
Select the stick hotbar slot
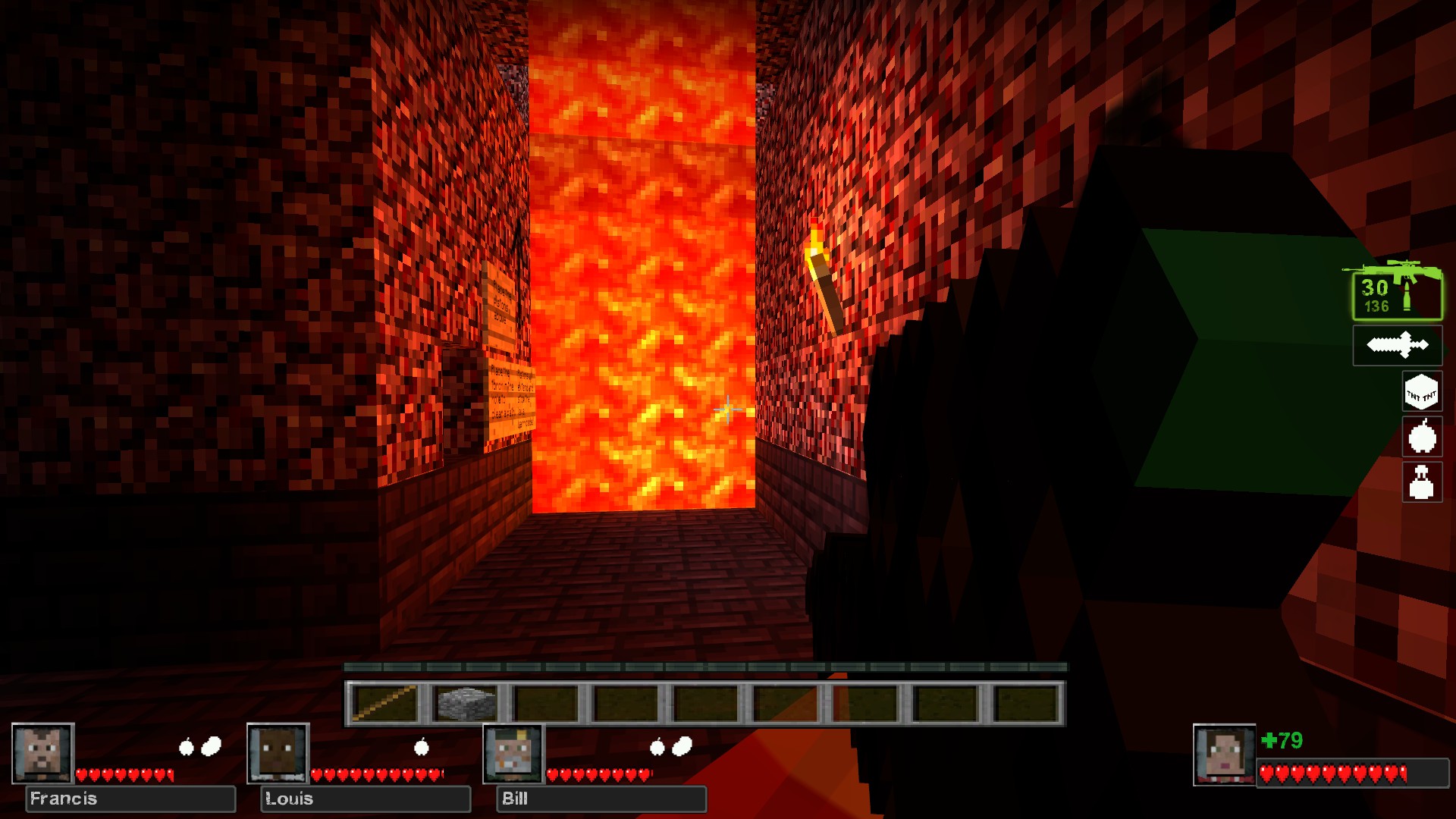(x=385, y=703)
